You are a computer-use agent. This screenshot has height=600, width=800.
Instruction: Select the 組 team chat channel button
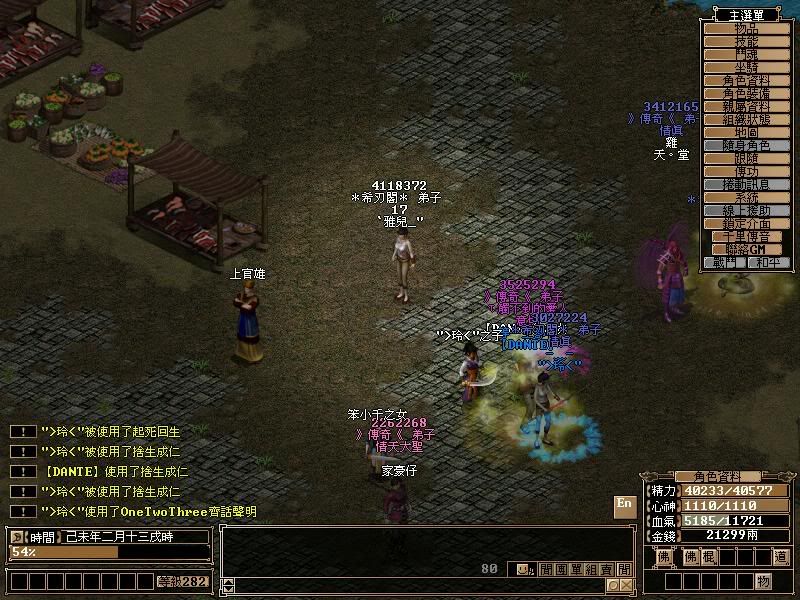(591, 569)
